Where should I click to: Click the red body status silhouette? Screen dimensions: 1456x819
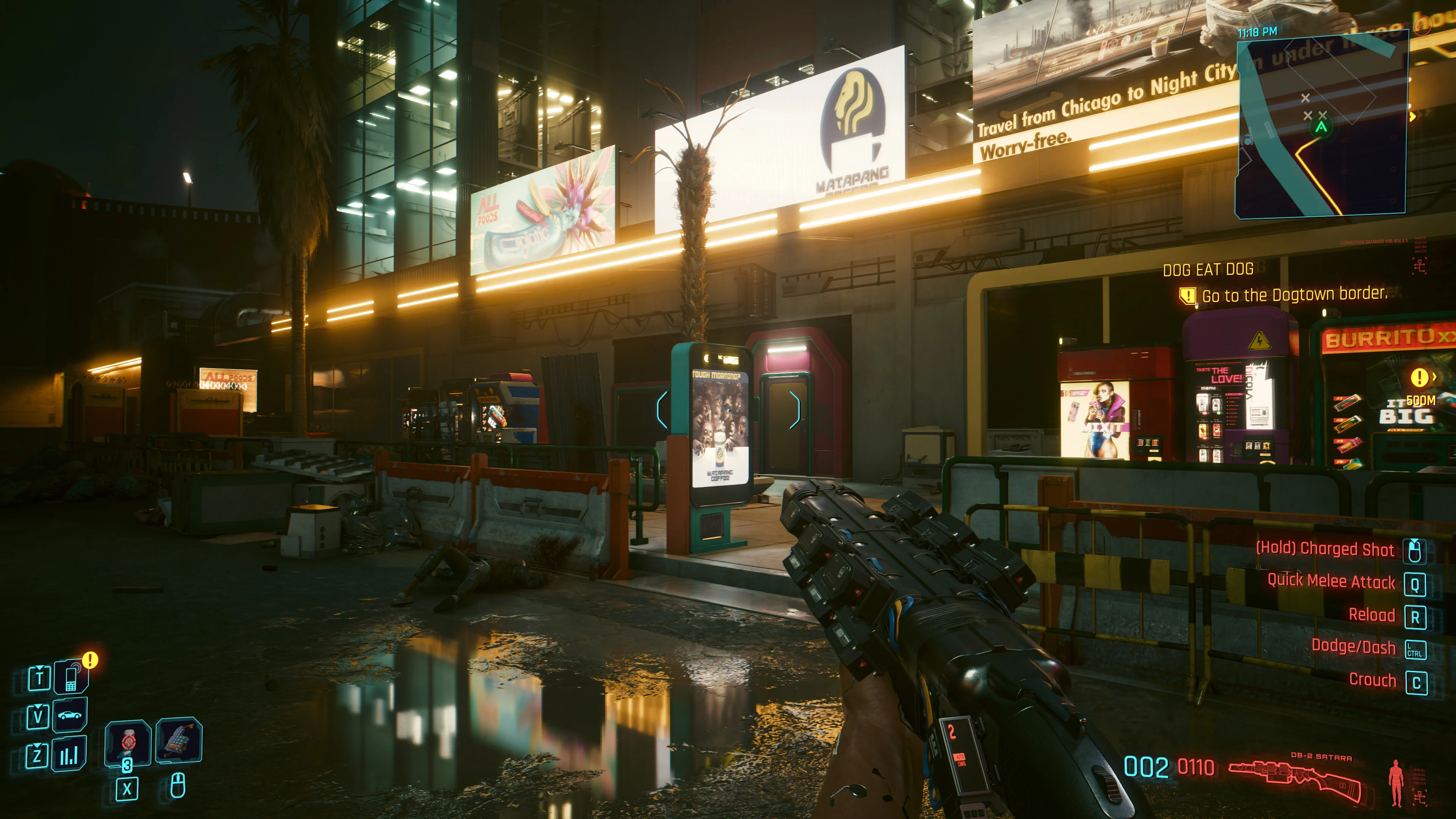[1396, 782]
